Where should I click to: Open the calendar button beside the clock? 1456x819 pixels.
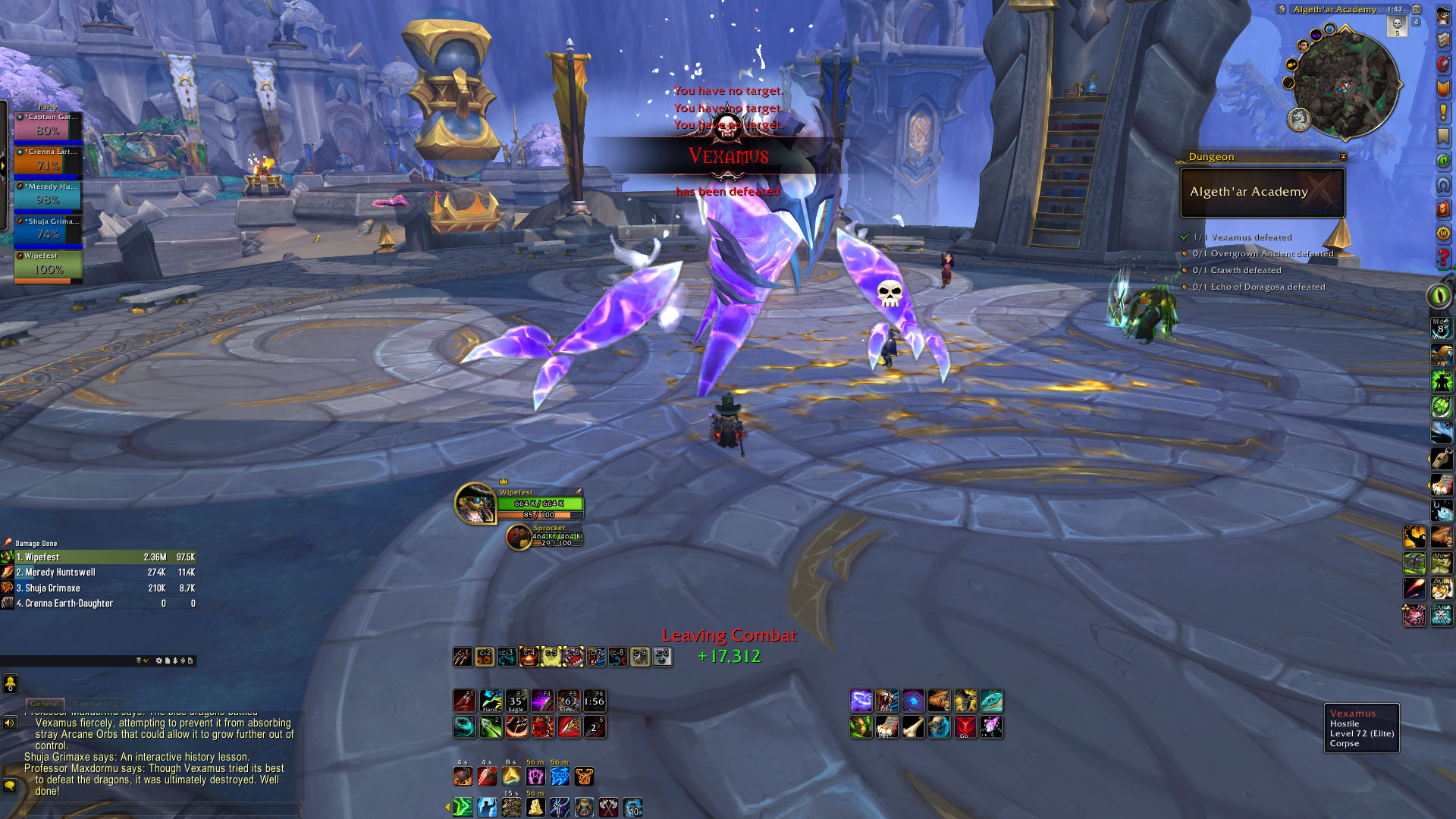pyautogui.click(x=1416, y=10)
